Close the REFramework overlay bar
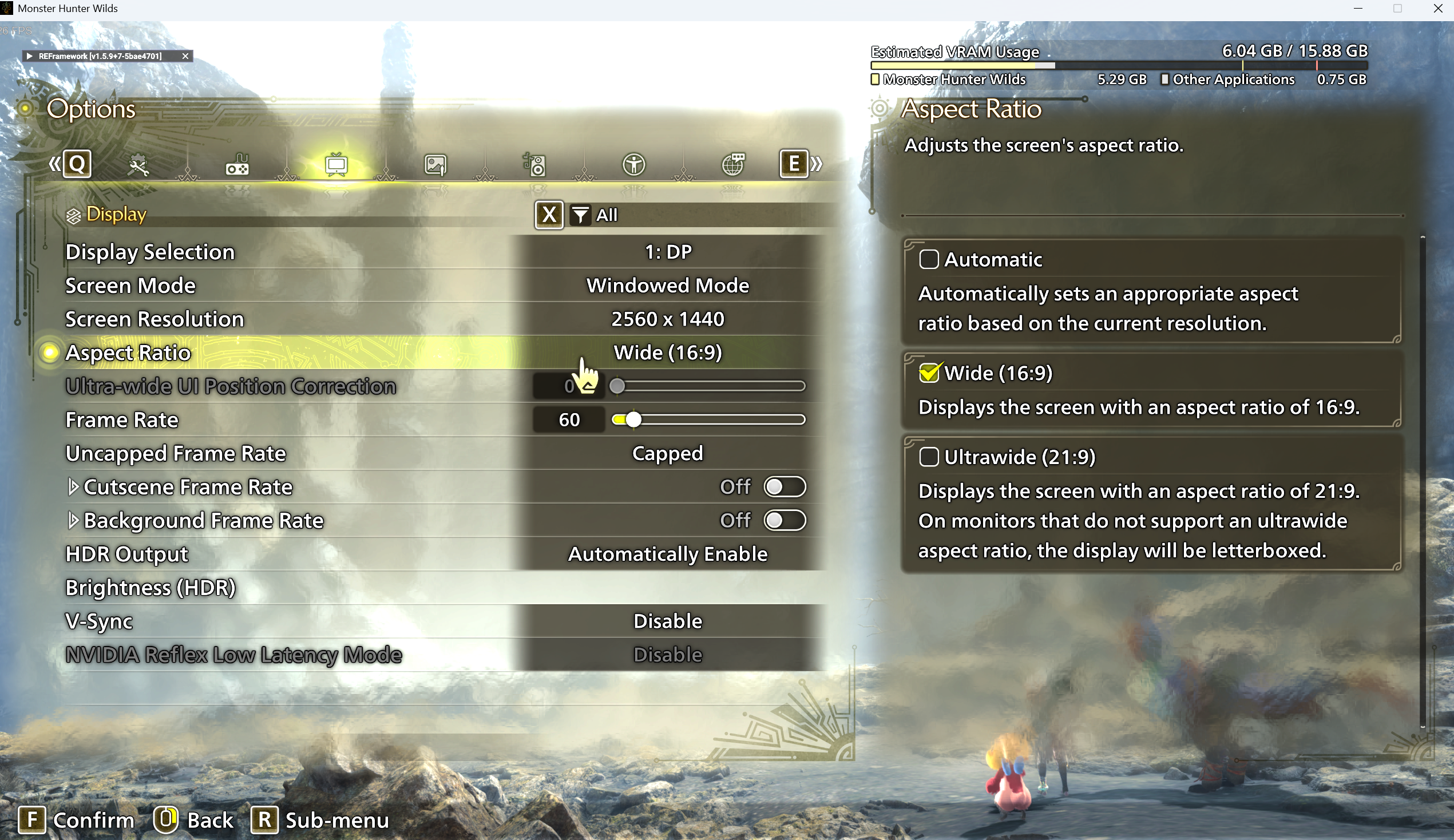This screenshot has height=840, width=1454. pyautogui.click(x=185, y=56)
